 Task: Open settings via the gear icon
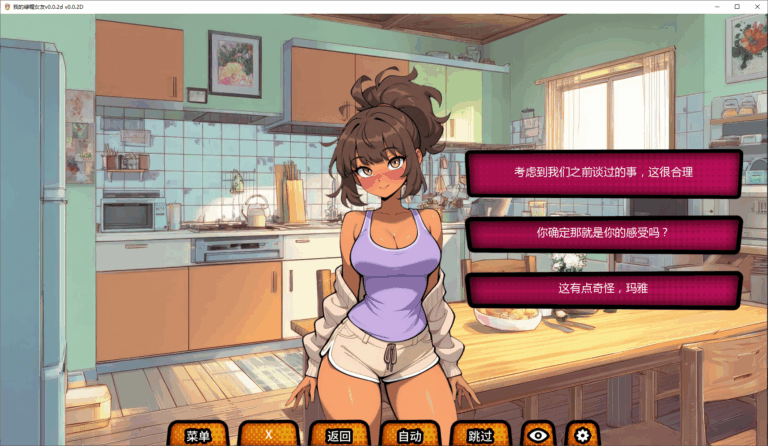tap(581, 435)
